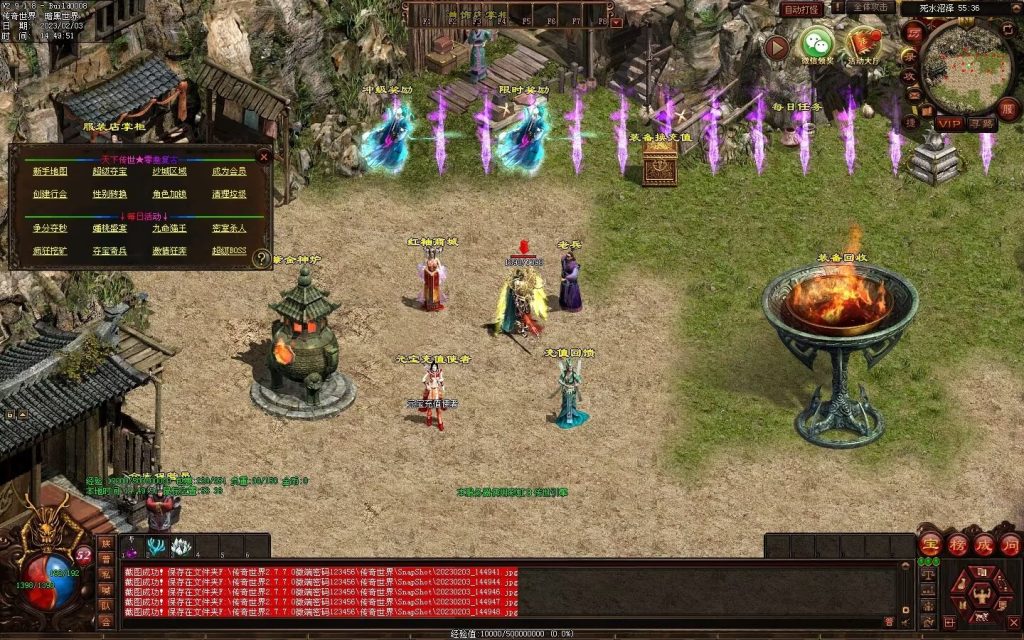This screenshot has height=640, width=1024.
Task: Open the VIP button below the minimap
Action: pos(950,122)
